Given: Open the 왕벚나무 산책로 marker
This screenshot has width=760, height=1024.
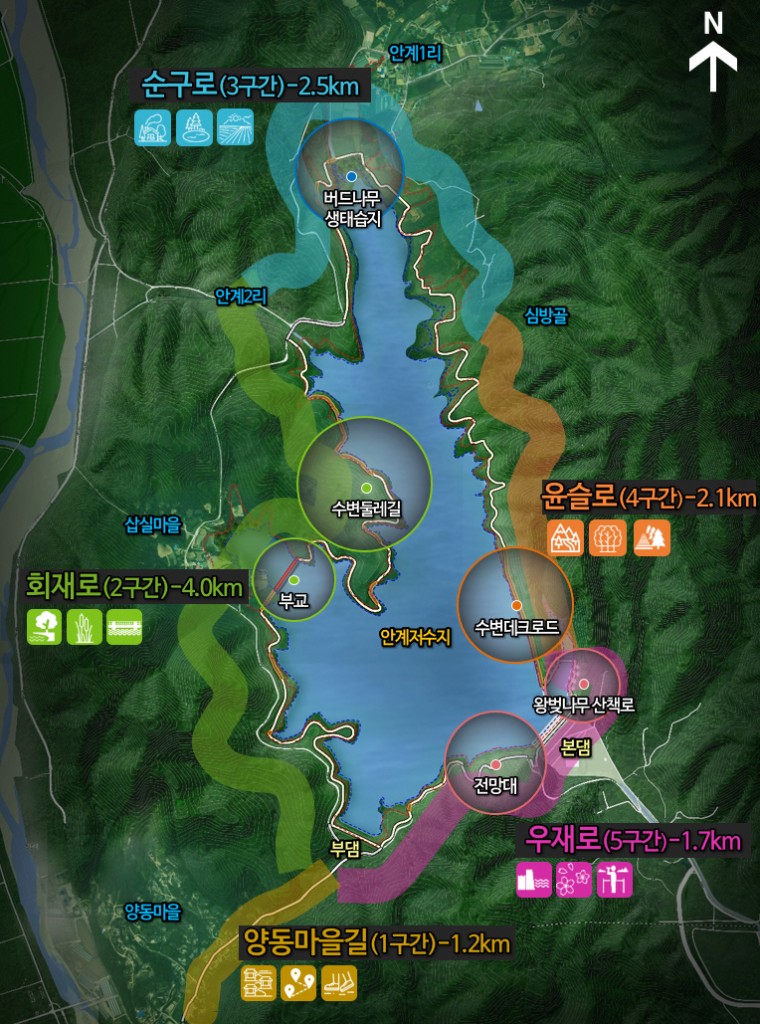Looking at the screenshot, I should coord(584,684).
